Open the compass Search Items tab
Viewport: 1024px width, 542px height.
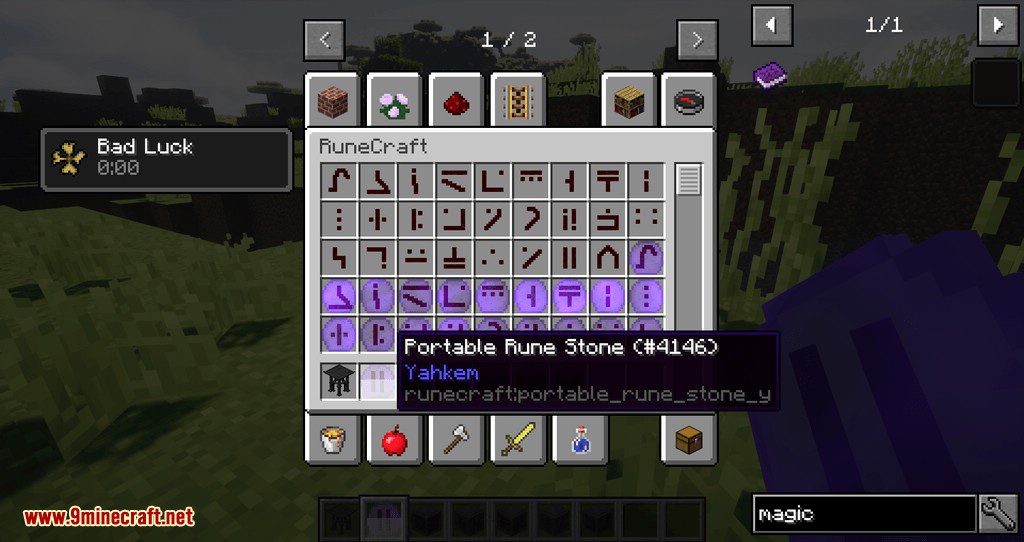click(x=688, y=100)
